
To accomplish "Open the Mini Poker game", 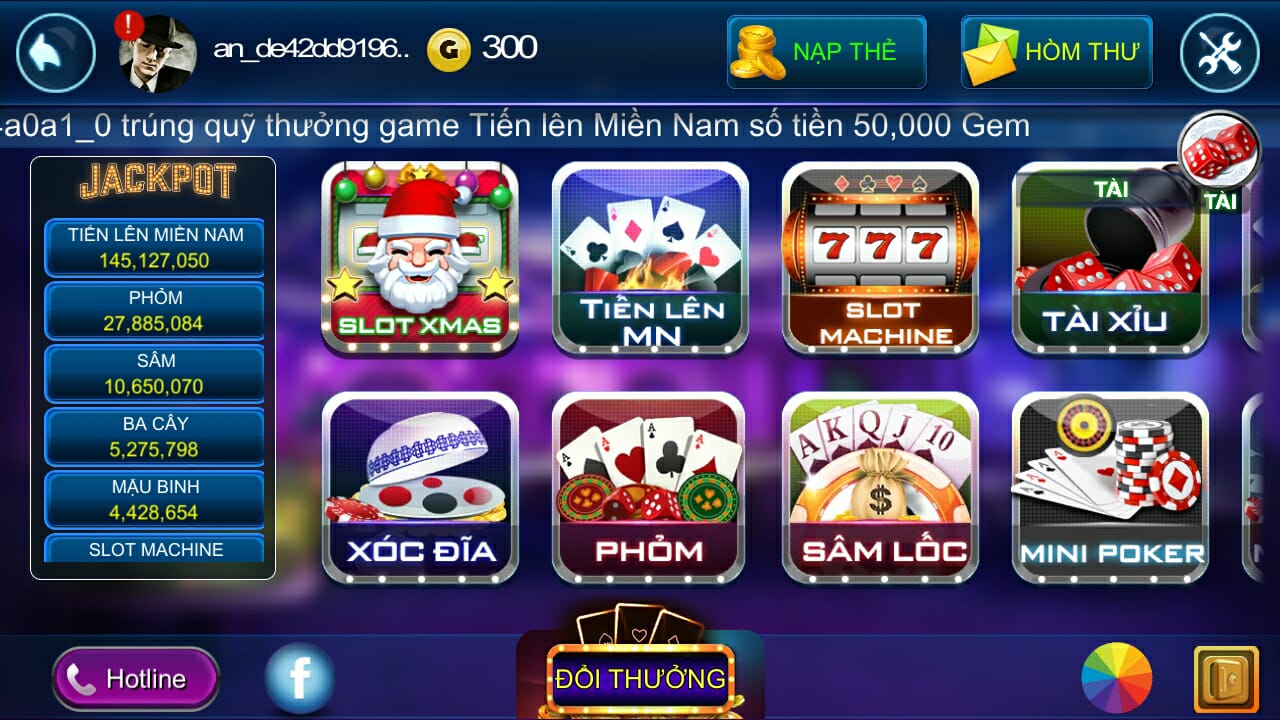I will point(1109,485).
